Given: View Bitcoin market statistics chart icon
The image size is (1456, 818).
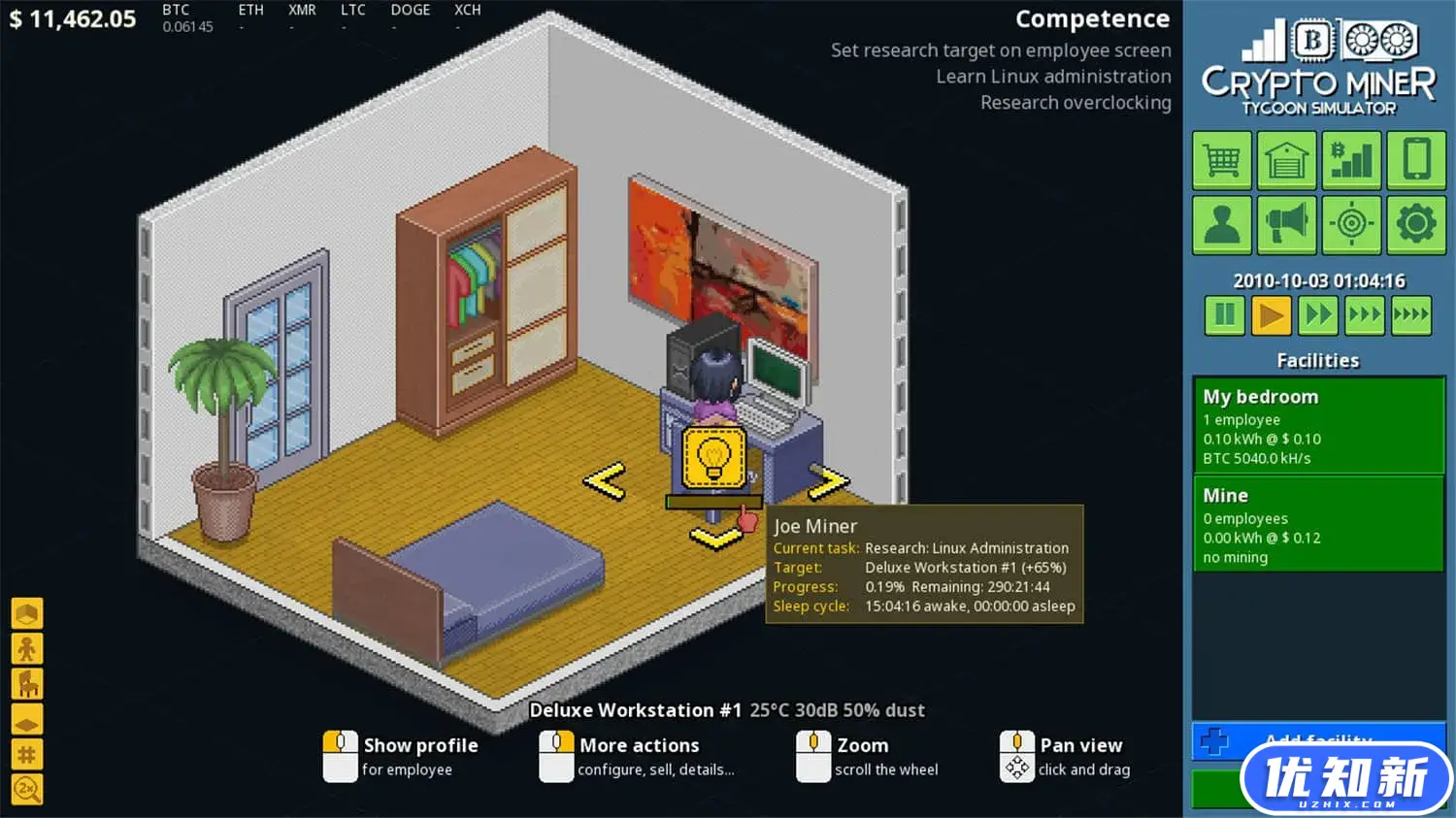Looking at the screenshot, I should pyautogui.click(x=1351, y=159).
